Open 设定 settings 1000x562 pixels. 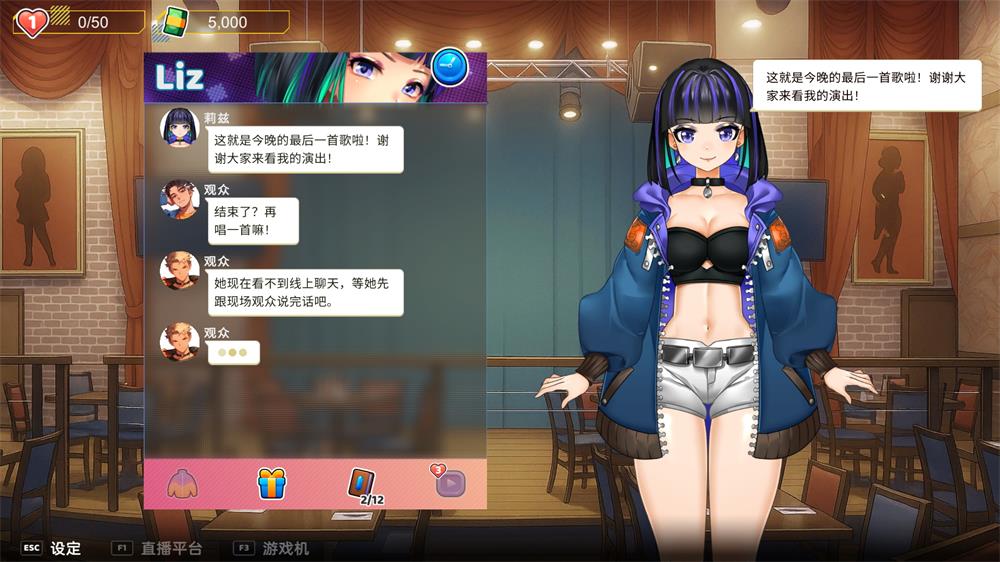(66, 548)
